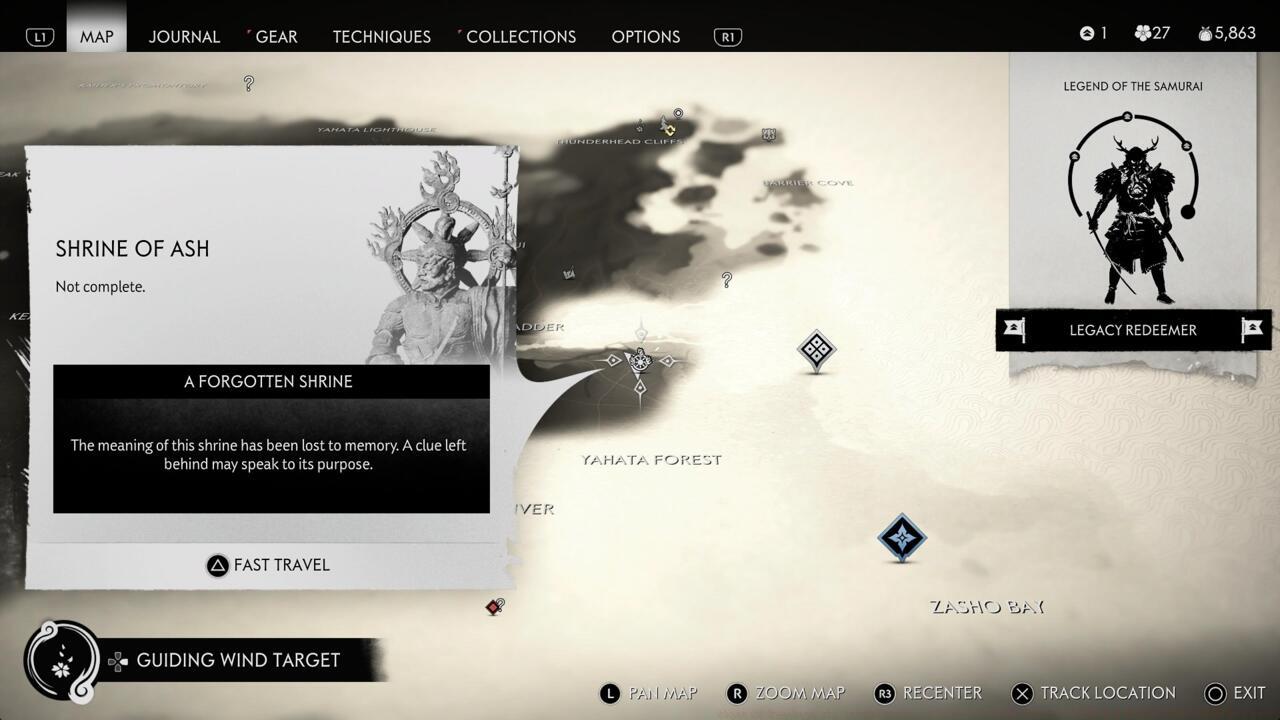Open the TECHNIQUES menu
Image resolution: width=1280 pixels, height=720 pixels.
[x=381, y=36]
